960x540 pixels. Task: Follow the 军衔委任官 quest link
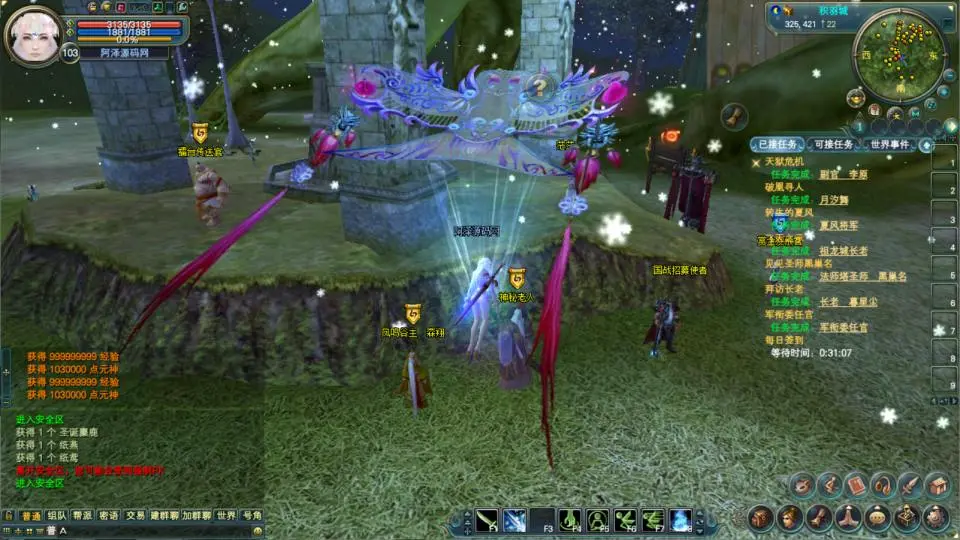pyautogui.click(x=843, y=327)
